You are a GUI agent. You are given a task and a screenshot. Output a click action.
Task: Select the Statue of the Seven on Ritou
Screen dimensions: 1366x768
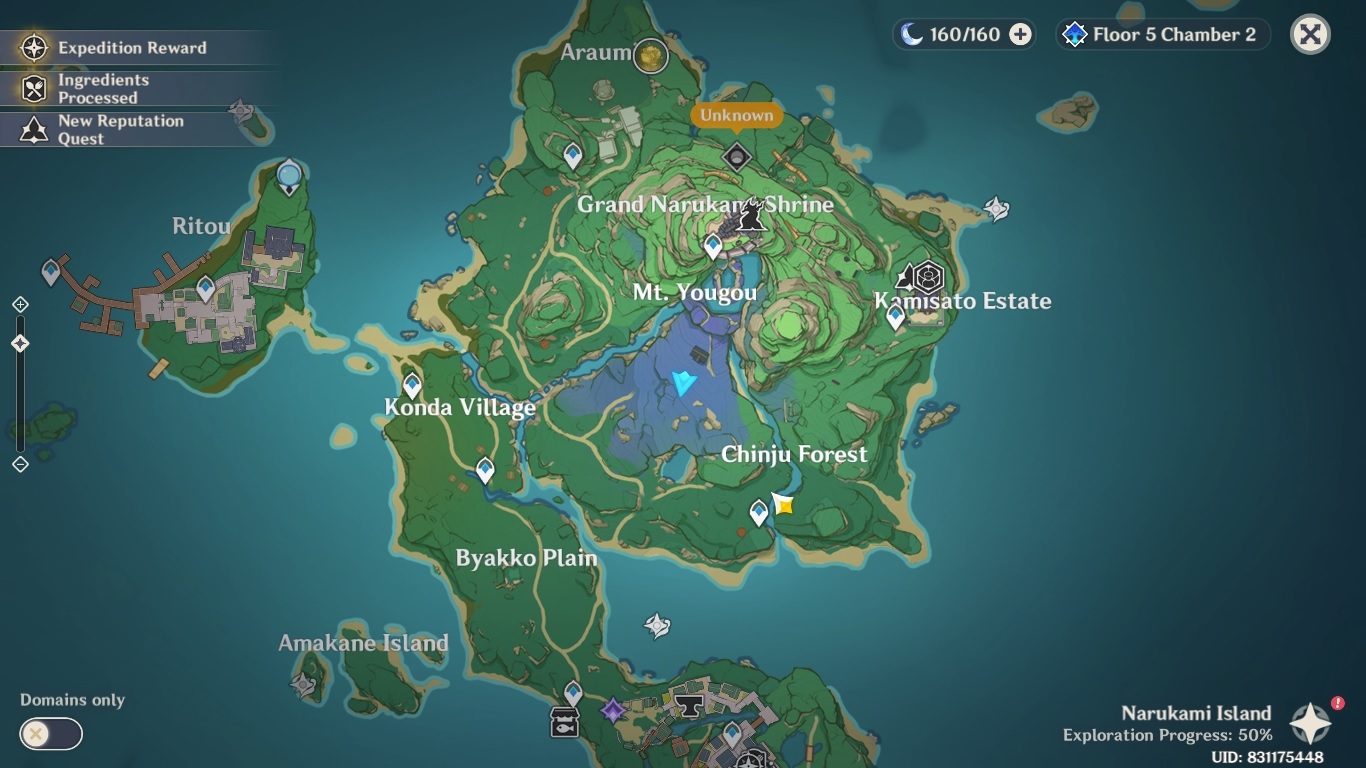tap(289, 177)
